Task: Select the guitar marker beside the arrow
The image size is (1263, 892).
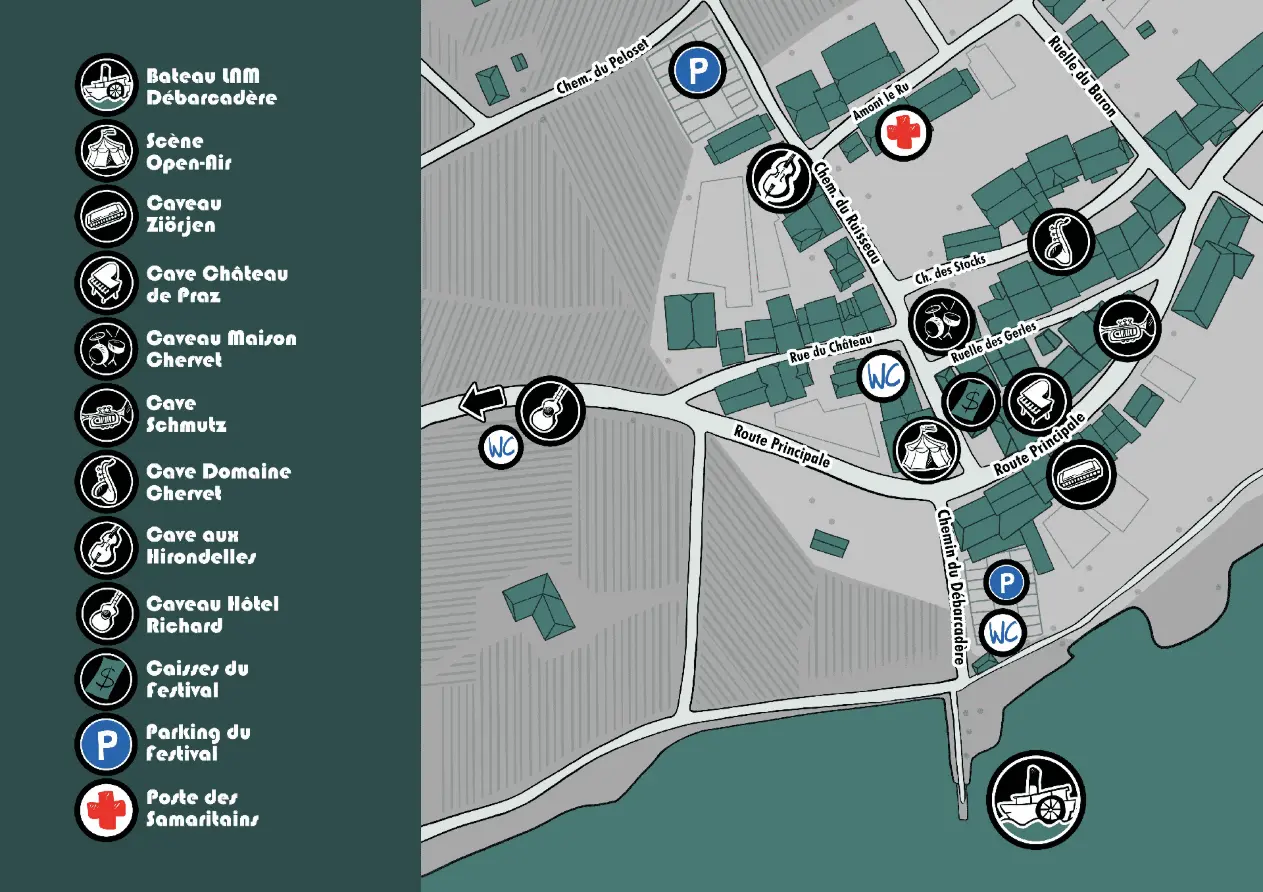Action: click(550, 411)
